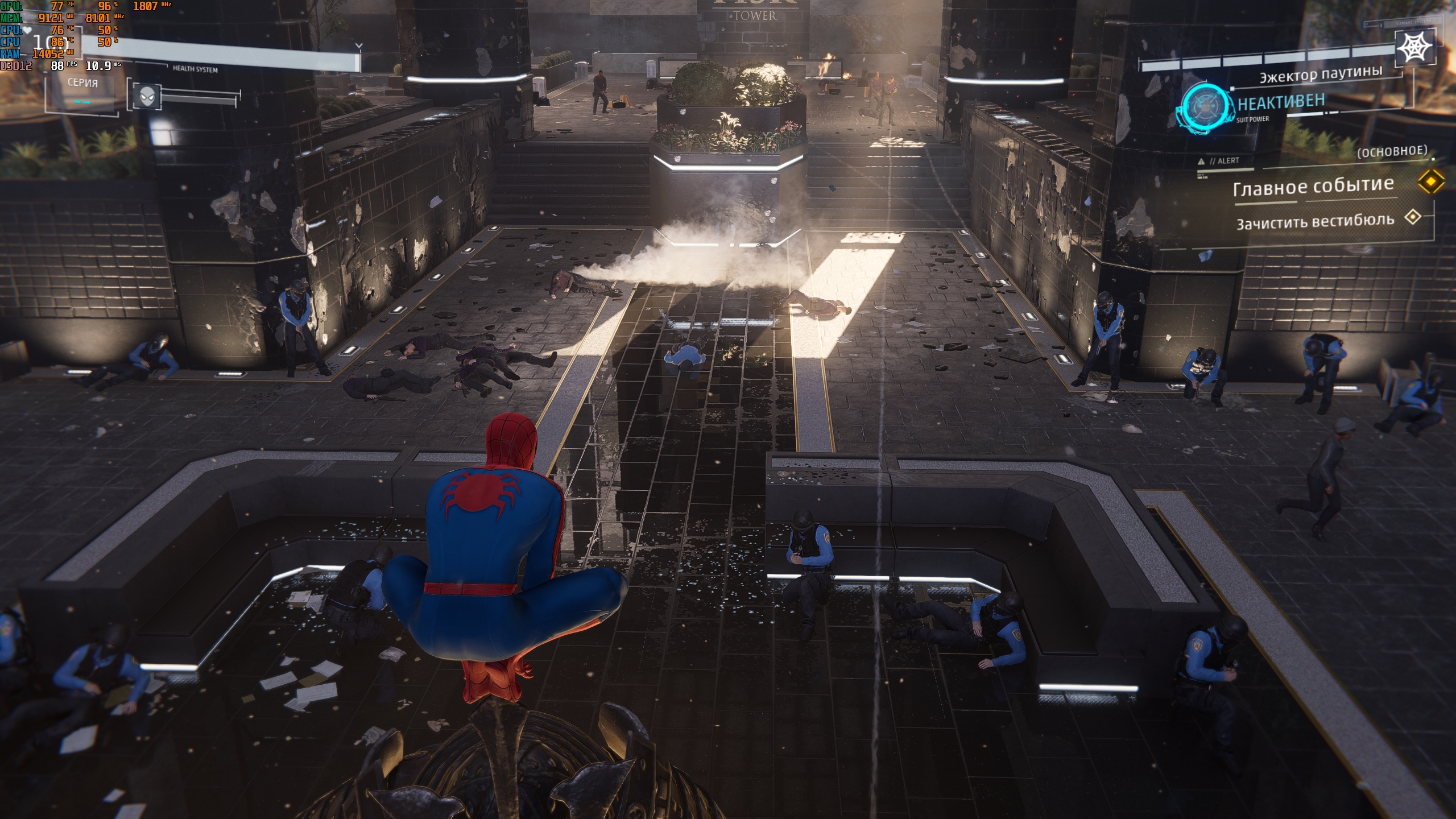Select the Web Shooter gadget spiderweb icon

click(x=1415, y=47)
